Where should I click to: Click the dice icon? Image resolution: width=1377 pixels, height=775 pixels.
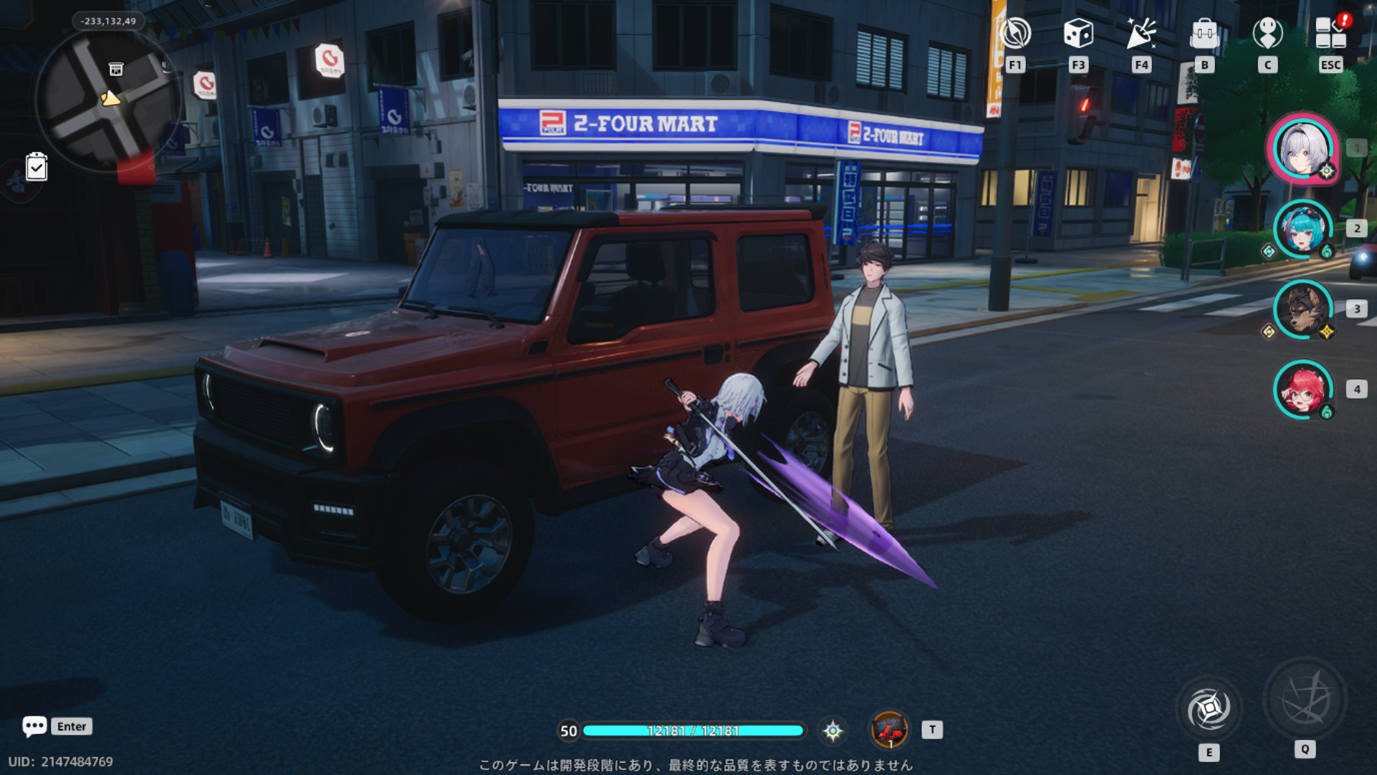tap(1078, 34)
